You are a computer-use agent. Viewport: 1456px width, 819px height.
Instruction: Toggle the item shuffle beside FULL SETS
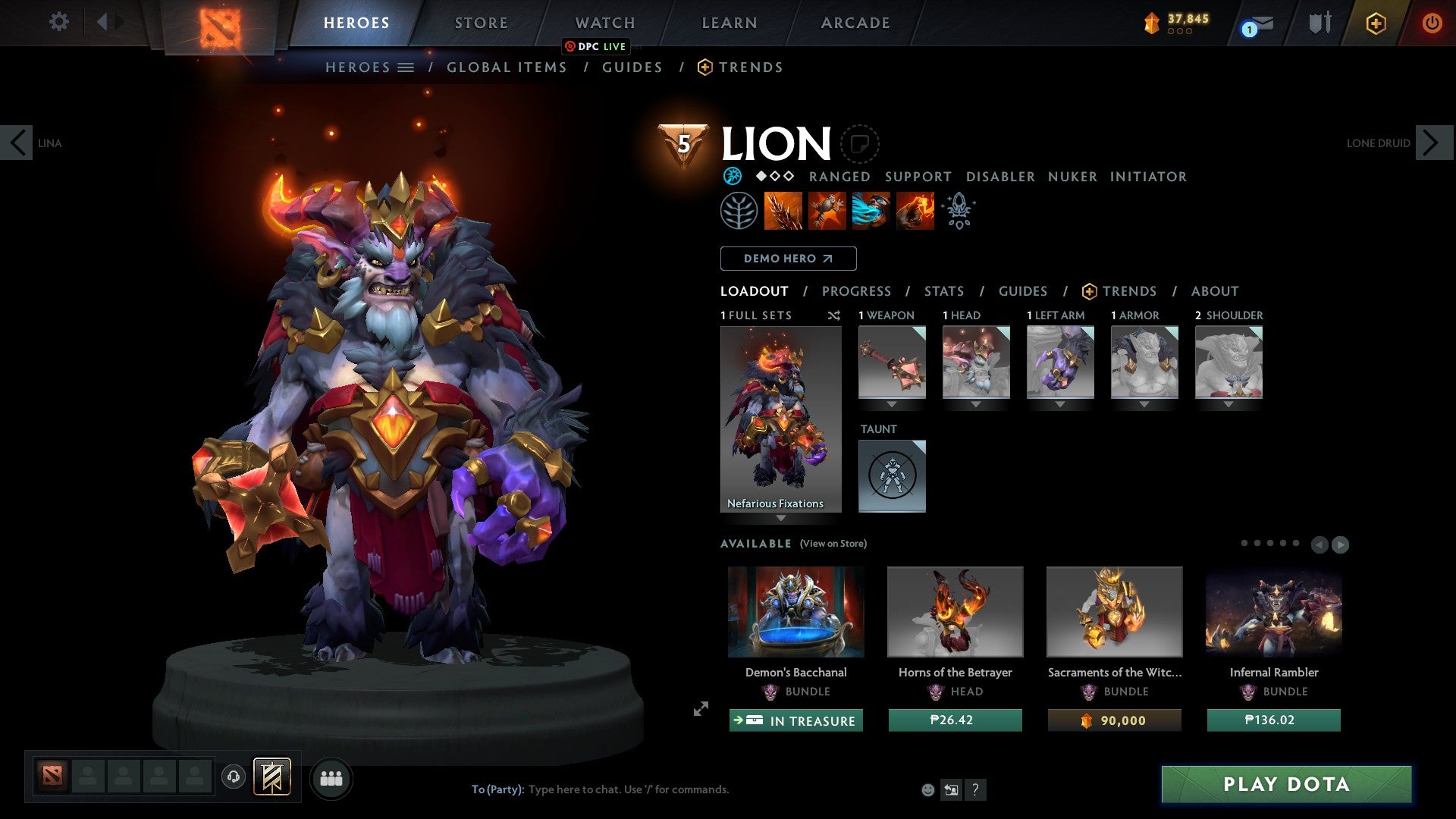(833, 315)
